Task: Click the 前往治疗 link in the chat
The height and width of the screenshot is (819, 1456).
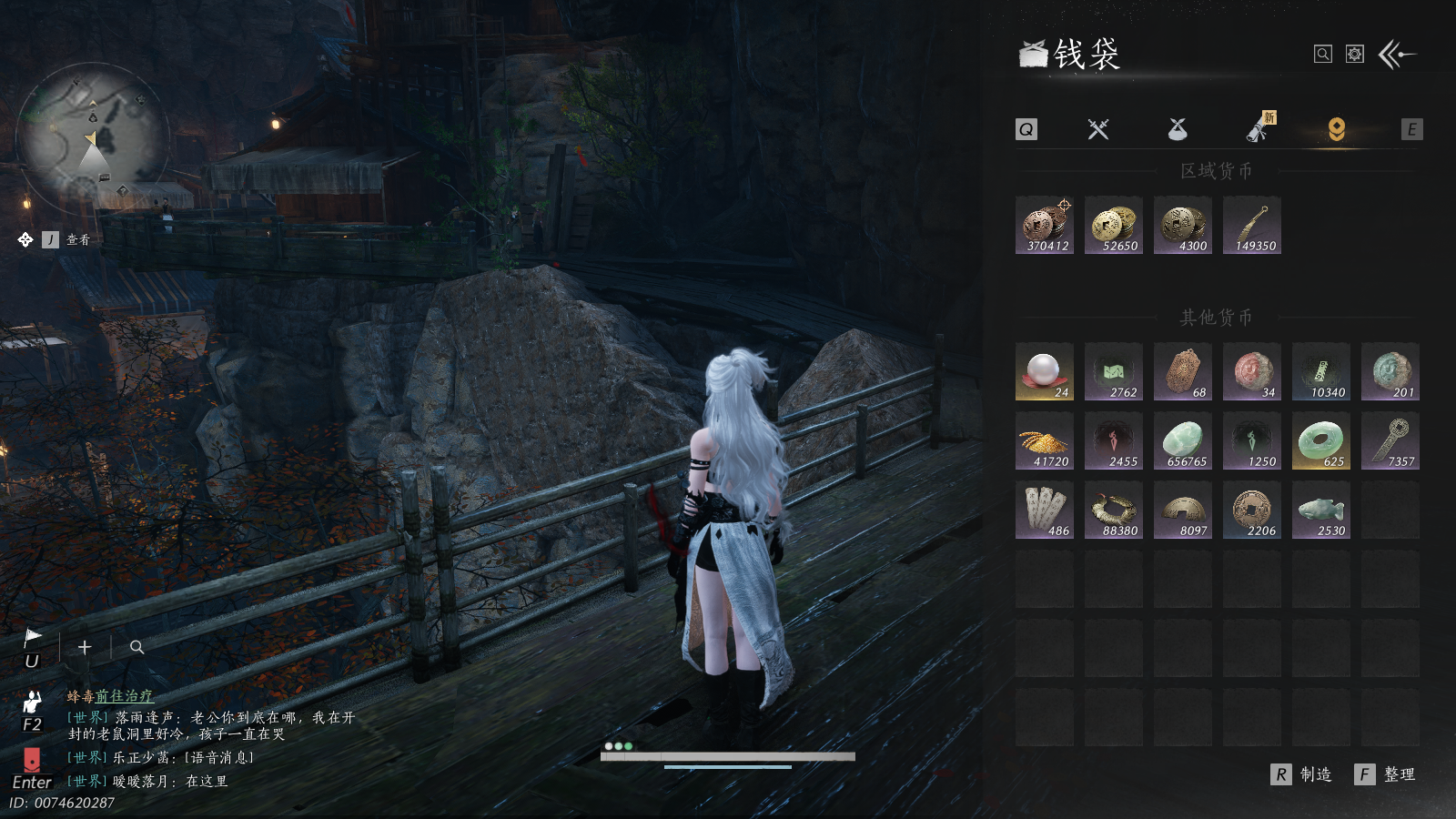Action: point(125,696)
